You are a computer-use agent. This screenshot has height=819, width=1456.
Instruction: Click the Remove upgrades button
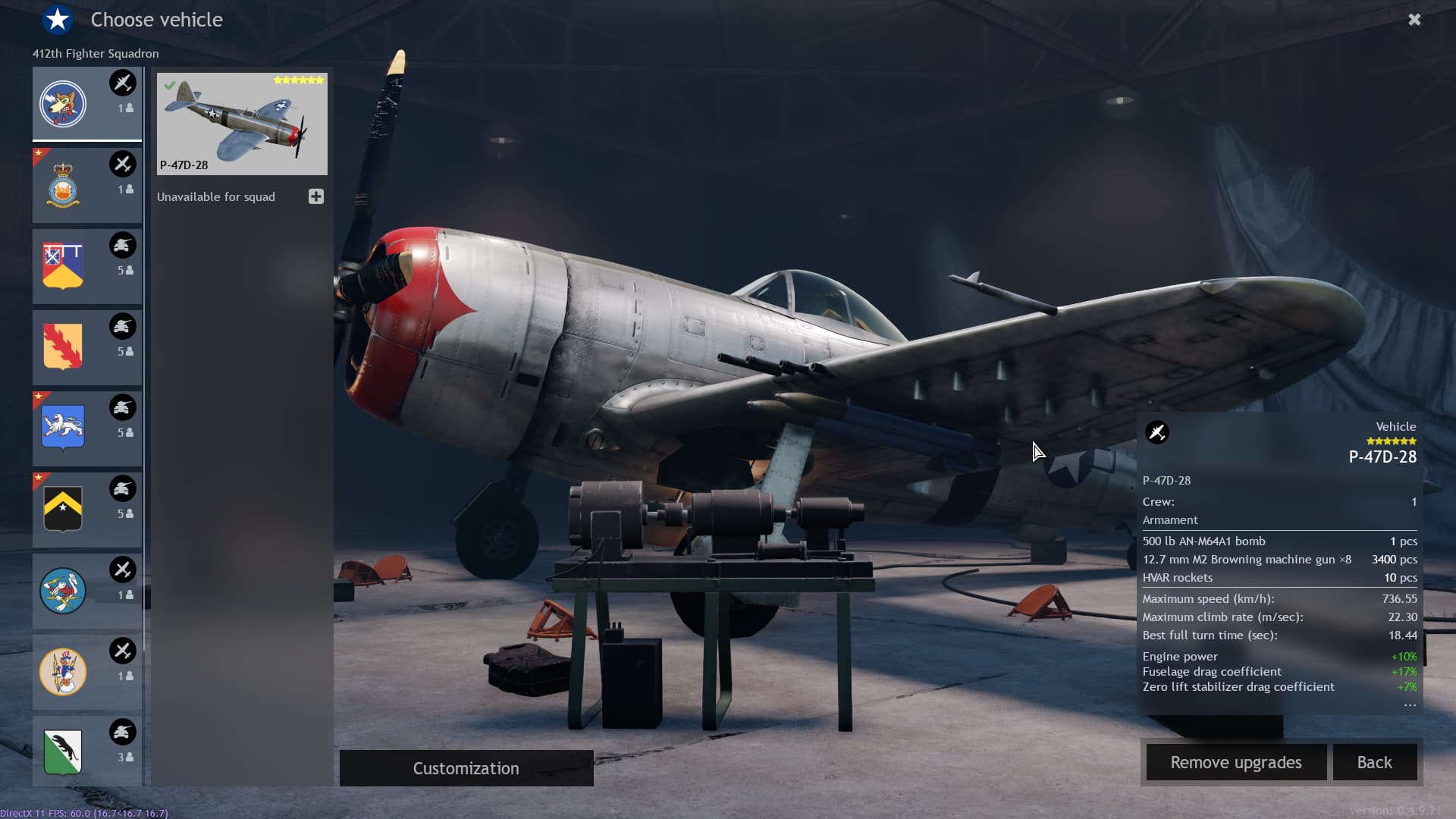click(1235, 762)
